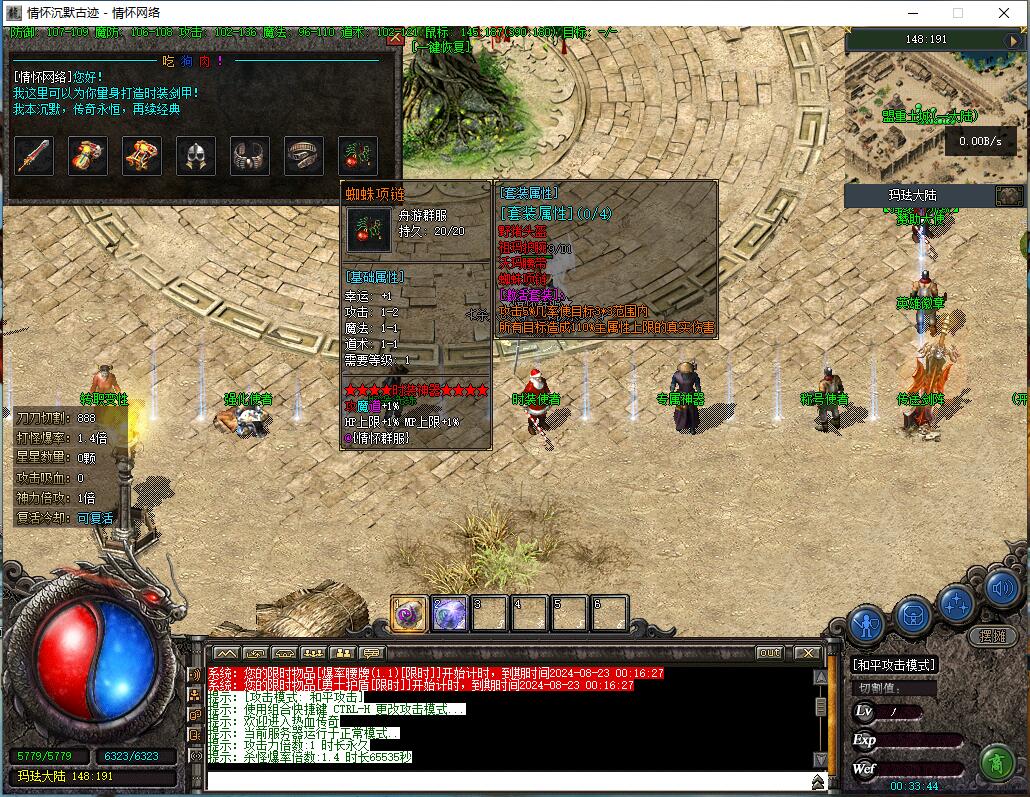The image size is (1030, 797).
Task: Toggle the sound speaker button
Action: 1002,588
